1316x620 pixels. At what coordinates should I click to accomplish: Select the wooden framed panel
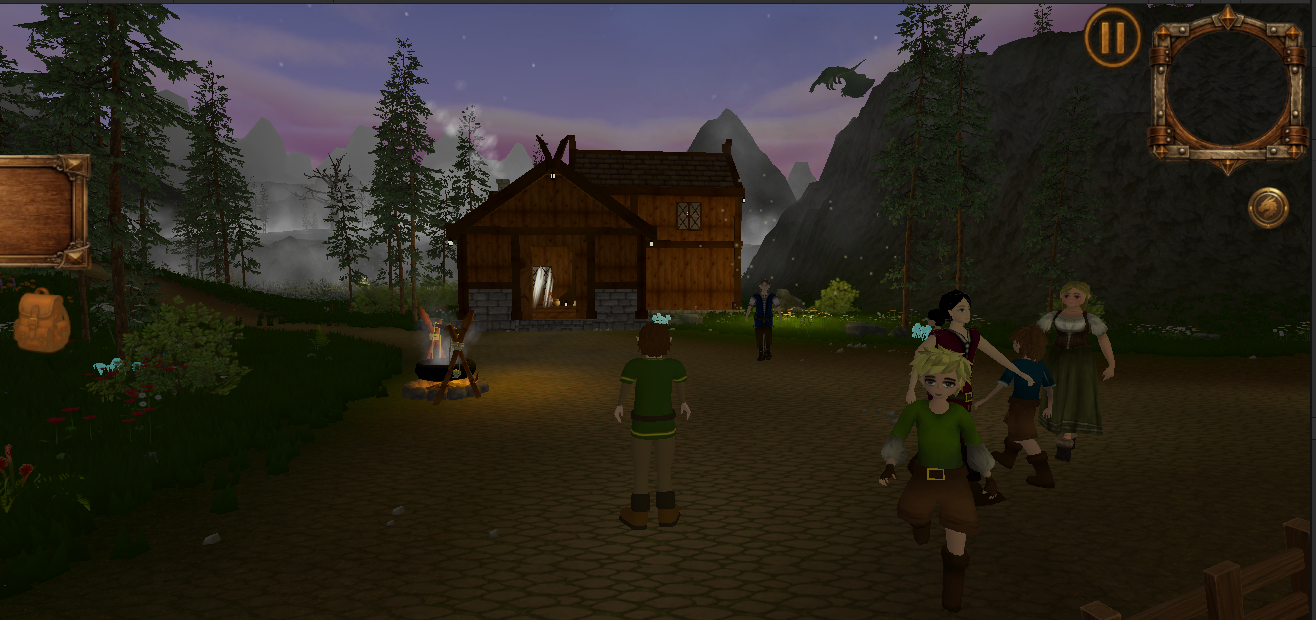[x=42, y=211]
